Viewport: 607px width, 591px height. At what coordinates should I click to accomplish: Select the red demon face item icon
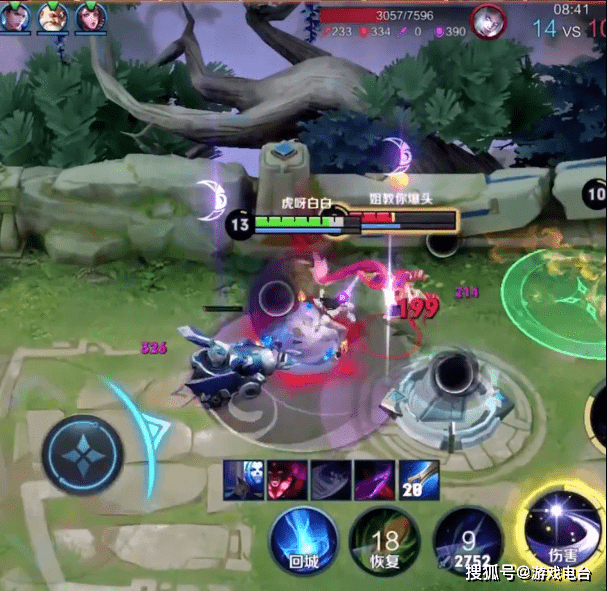pos(287,479)
